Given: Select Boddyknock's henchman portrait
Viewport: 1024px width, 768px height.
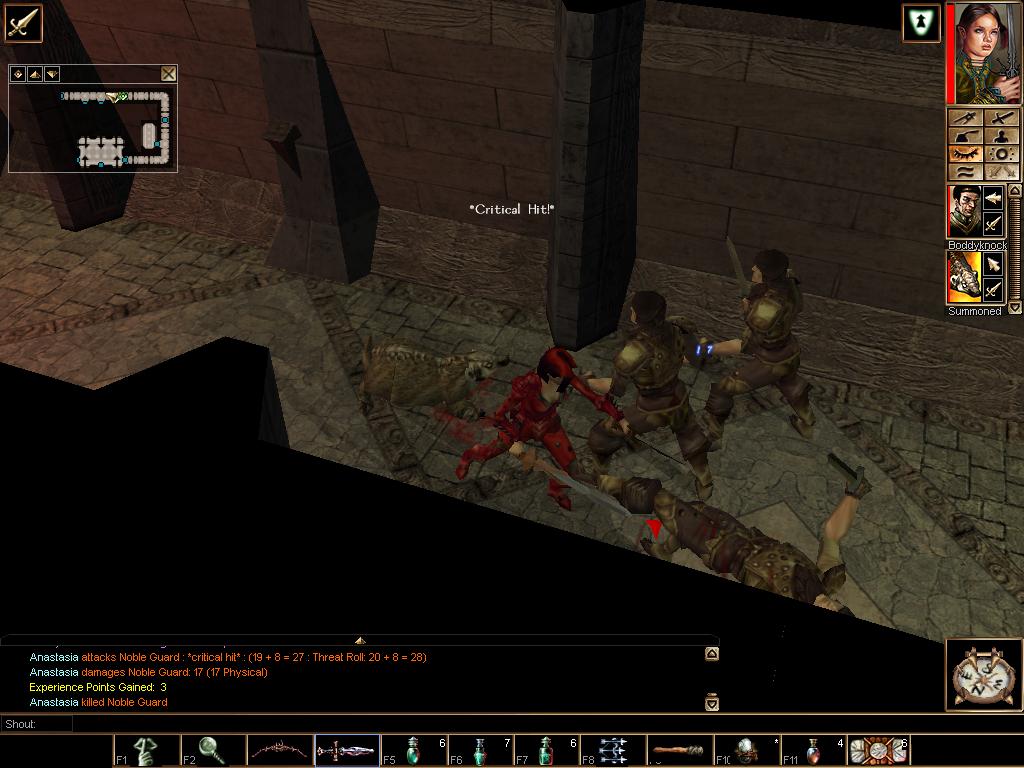Looking at the screenshot, I should pyautogui.click(x=964, y=211).
